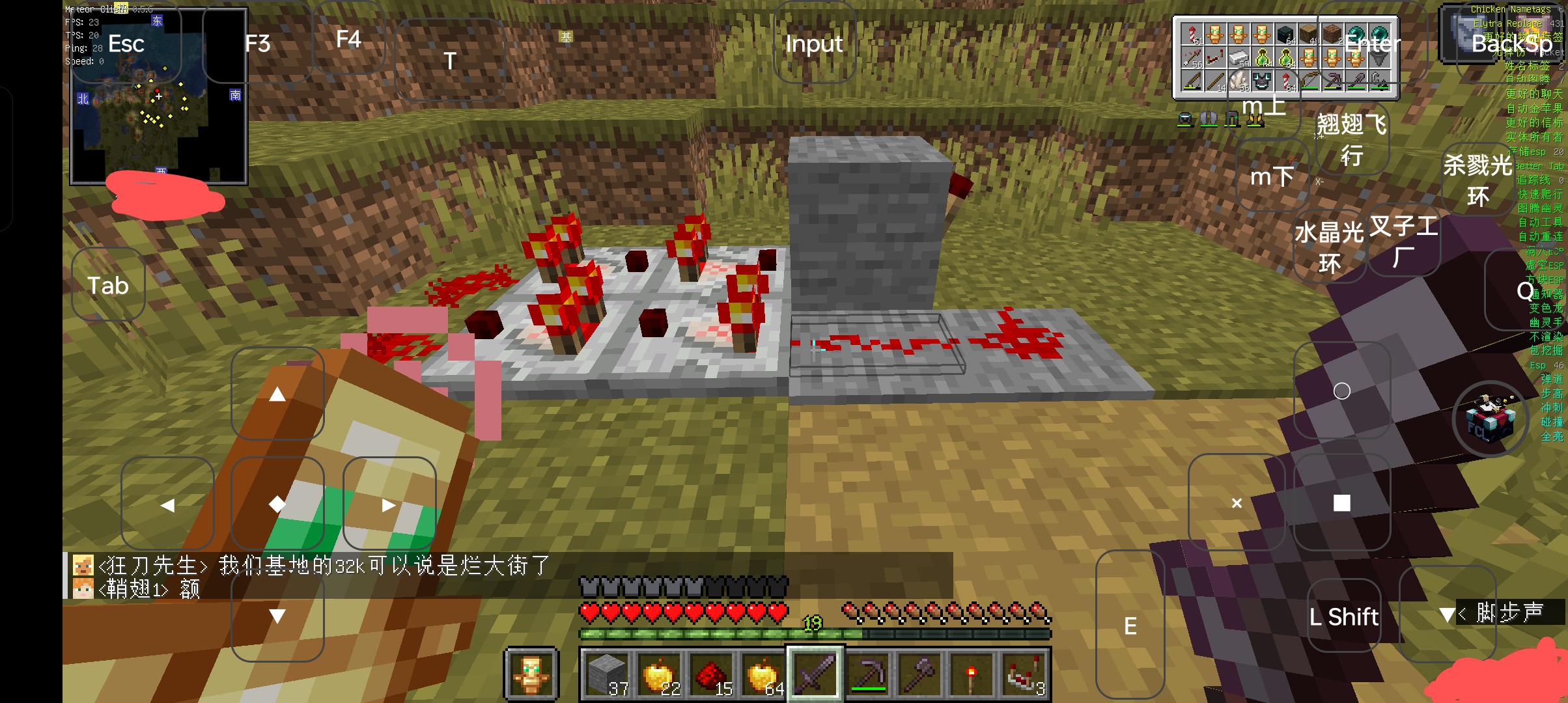The height and width of the screenshot is (703, 1568).
Task: Select the redstone dust hotbar slot
Action: [711, 674]
